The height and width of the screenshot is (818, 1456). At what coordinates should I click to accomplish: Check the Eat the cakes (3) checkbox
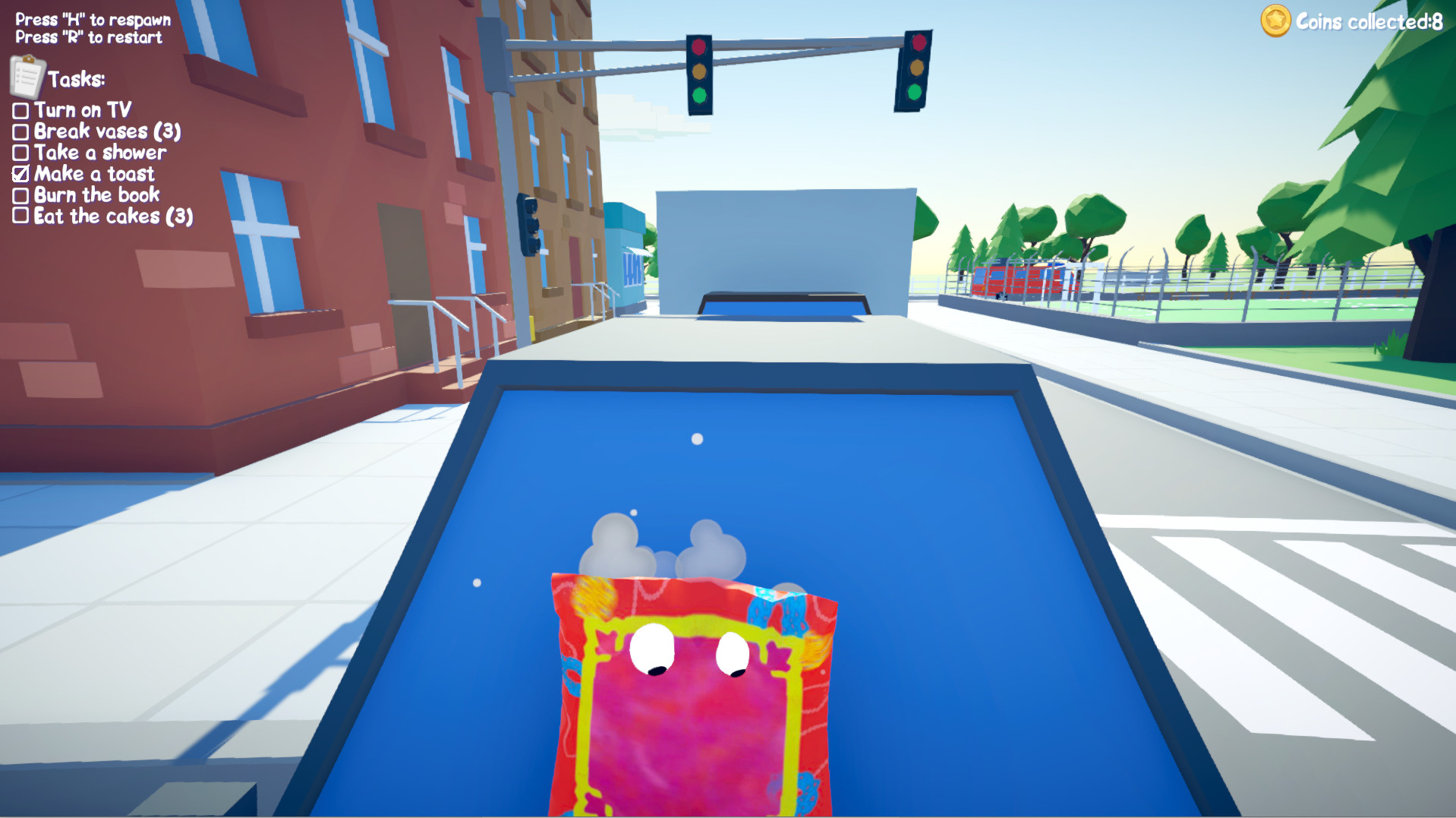tap(20, 216)
